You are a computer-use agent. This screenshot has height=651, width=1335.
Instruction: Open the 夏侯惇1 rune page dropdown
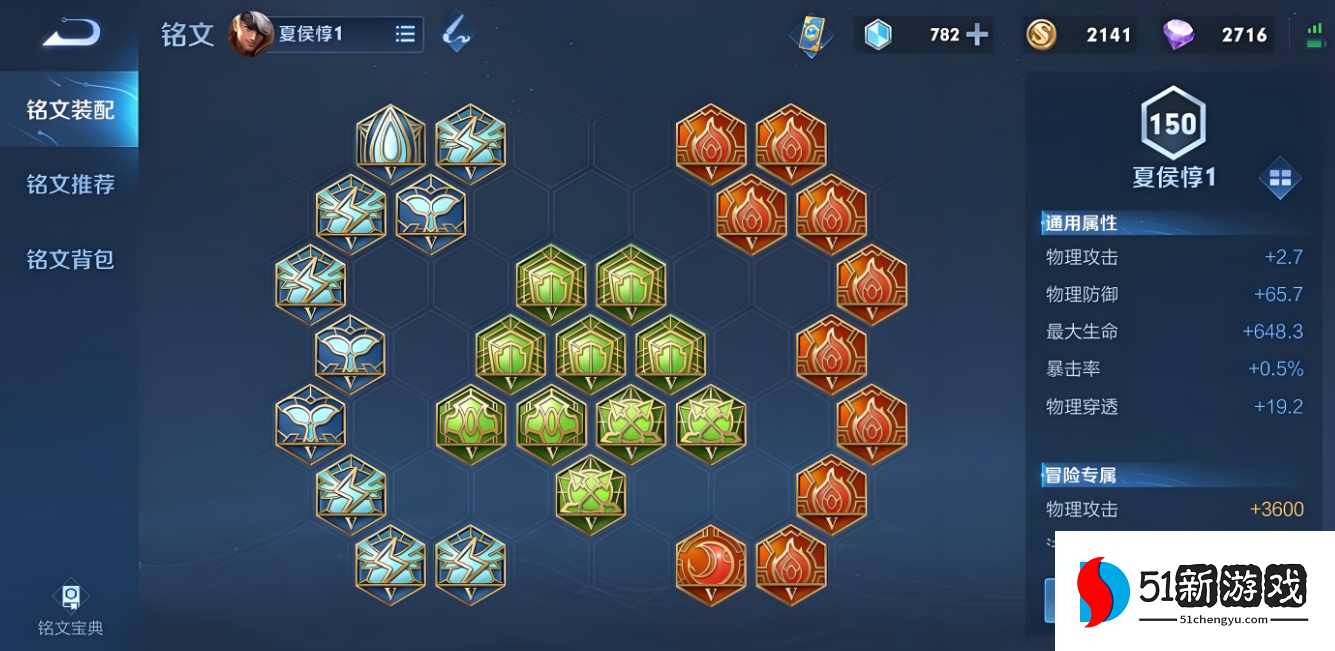click(405, 34)
